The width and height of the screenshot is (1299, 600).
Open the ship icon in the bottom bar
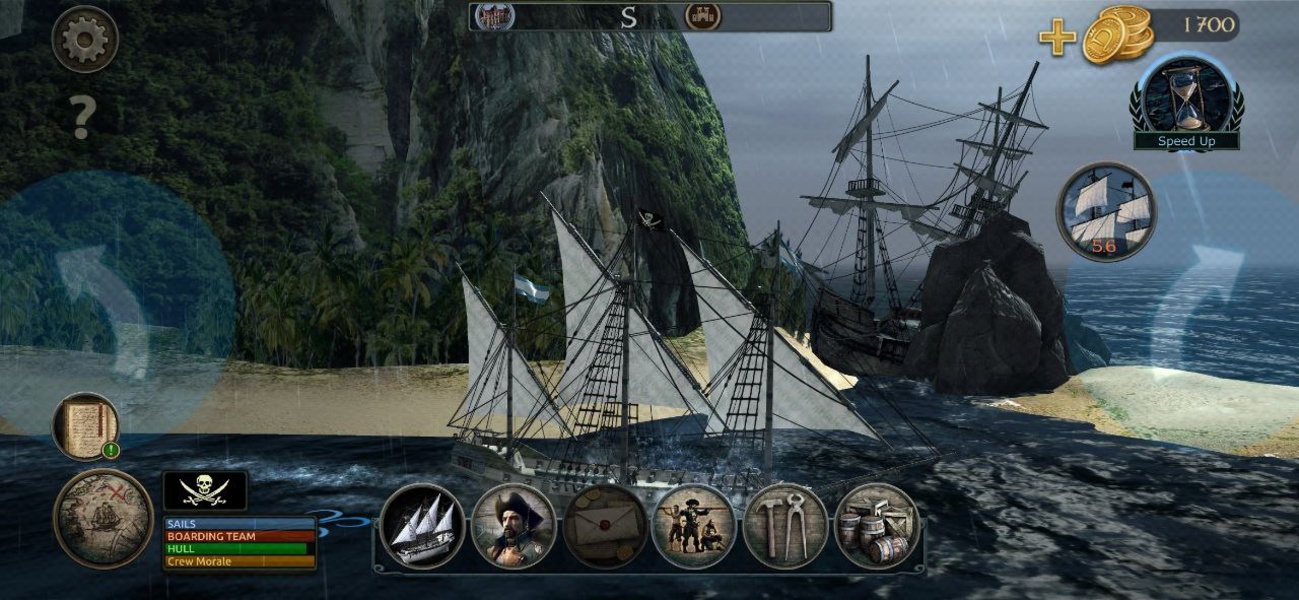tap(422, 526)
